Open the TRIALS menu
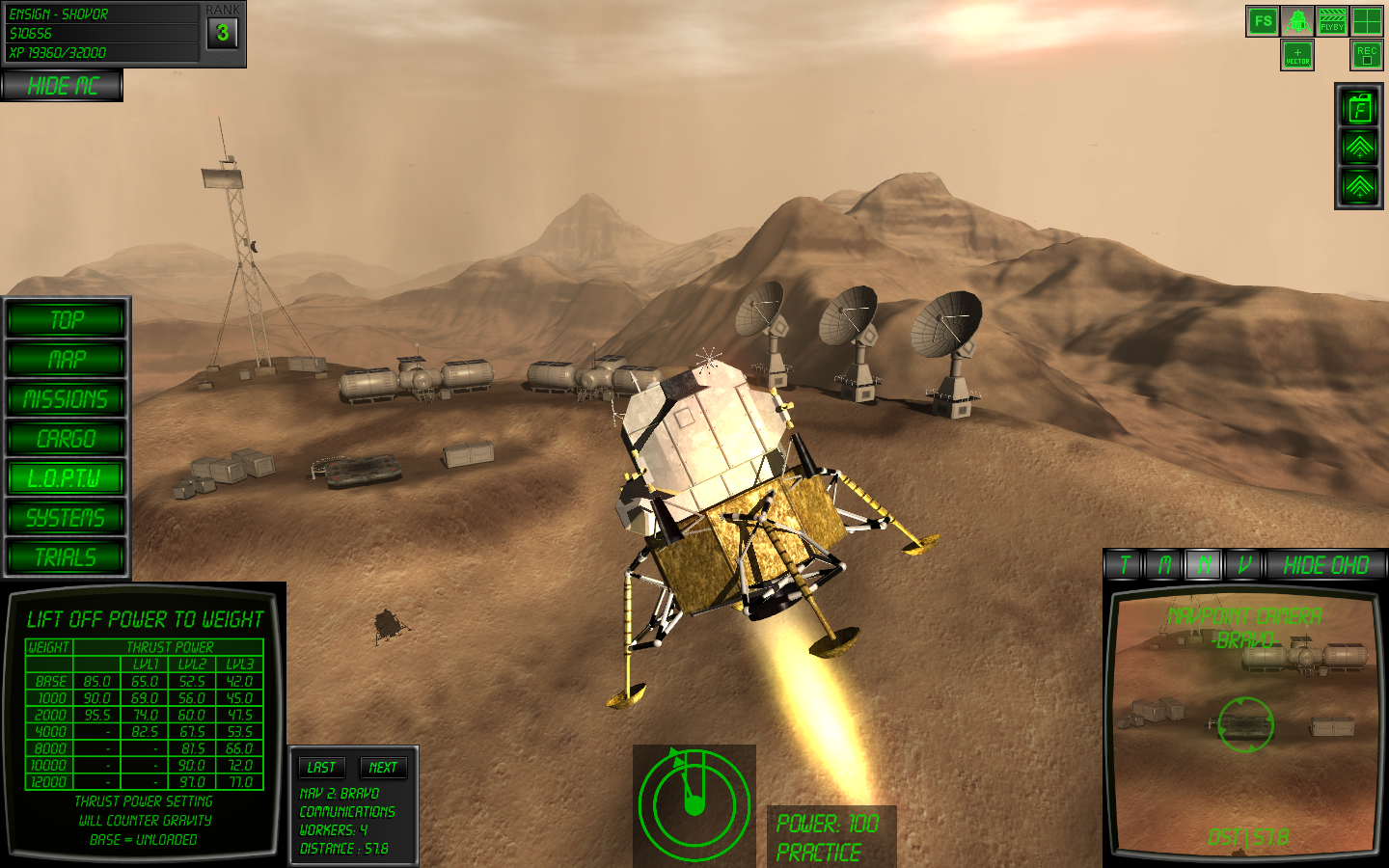The width and height of the screenshot is (1389, 868). (67, 557)
